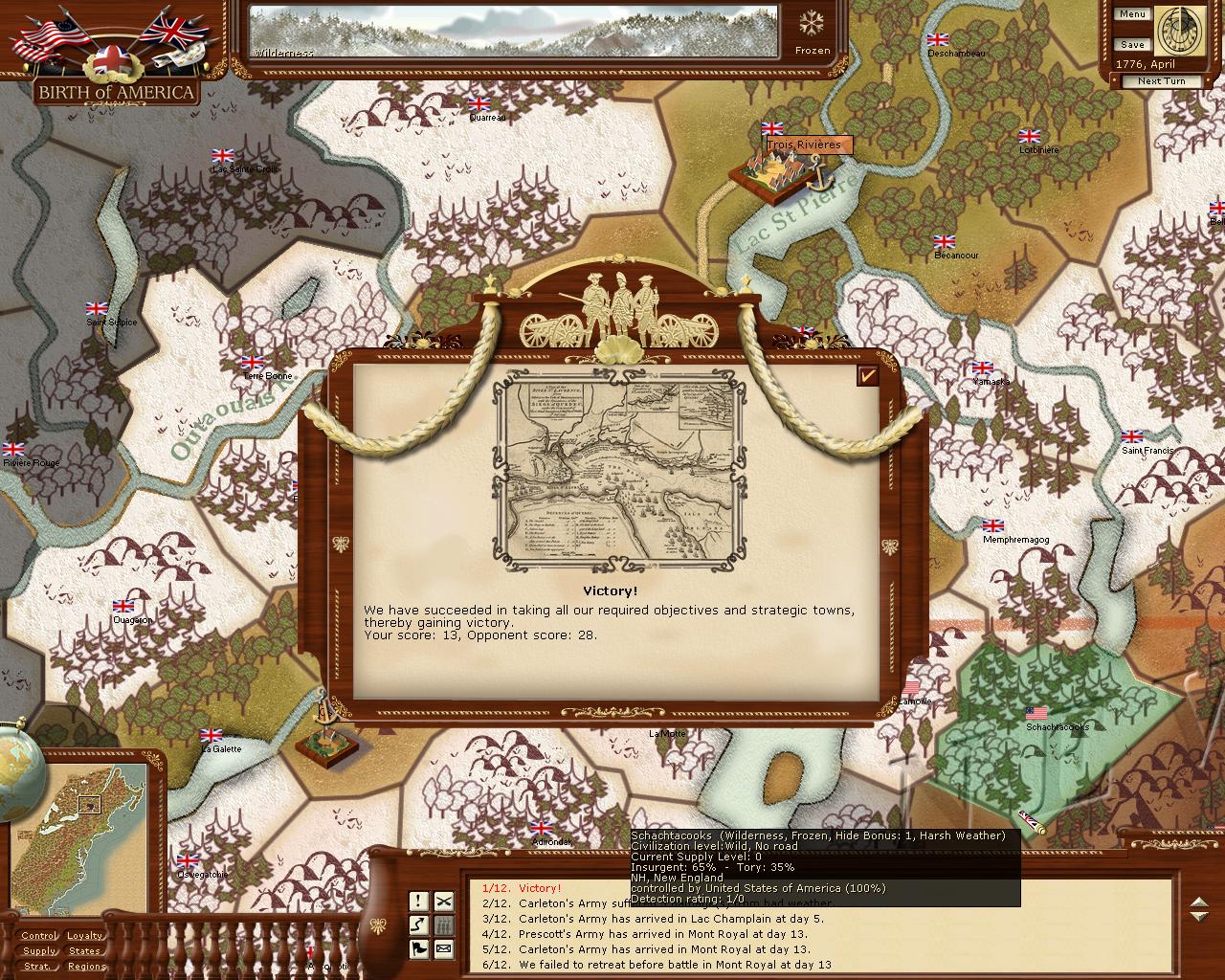Select the muskets message filter icon

pos(443,924)
